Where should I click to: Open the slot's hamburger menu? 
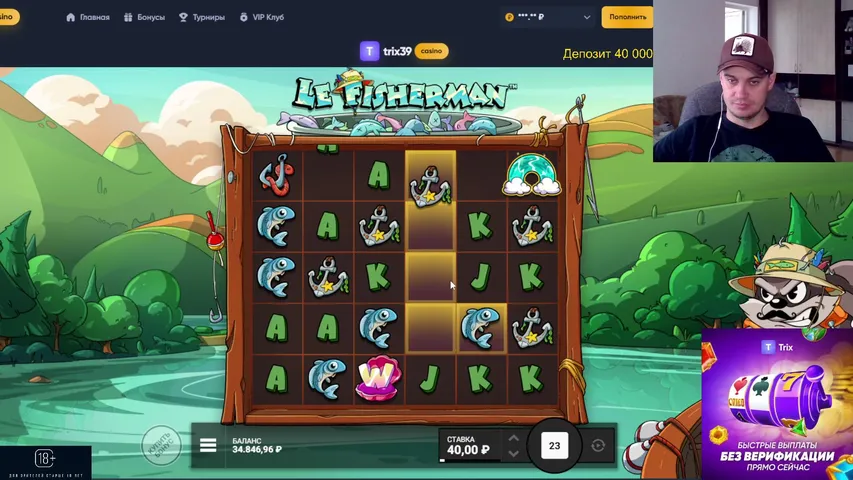[208, 445]
